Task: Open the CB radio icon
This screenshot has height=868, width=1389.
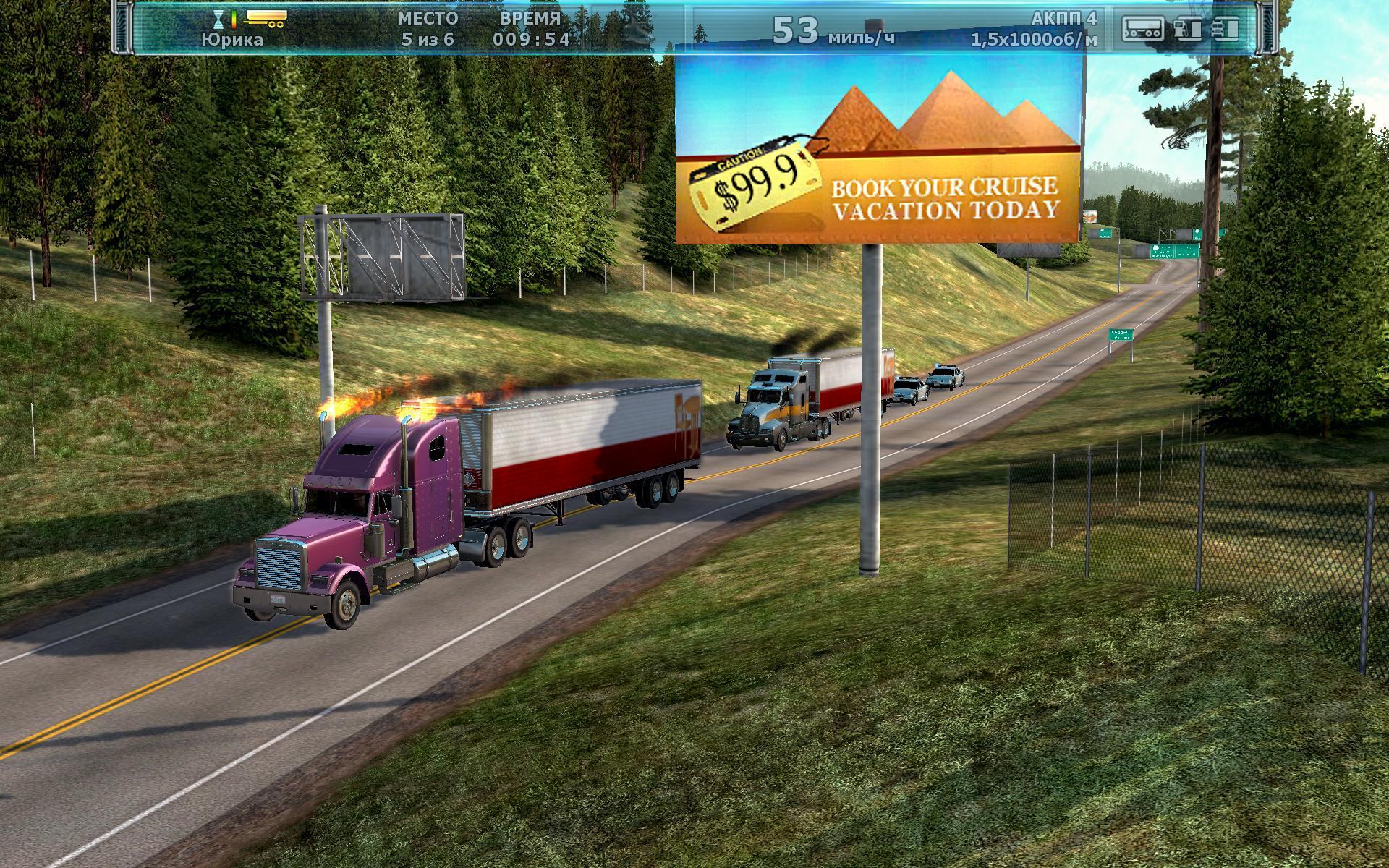Action: (1142, 28)
